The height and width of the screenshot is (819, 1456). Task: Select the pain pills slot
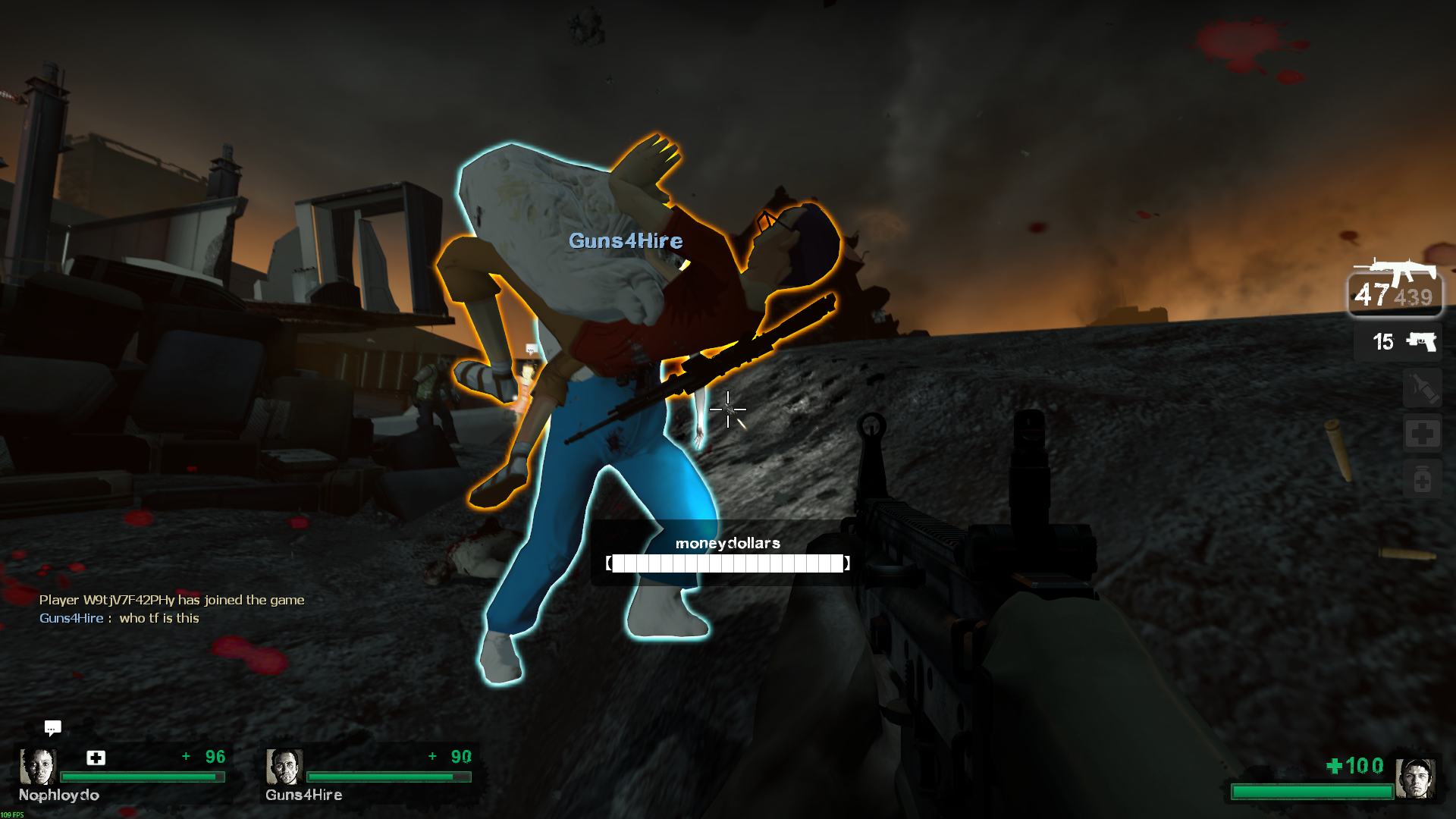point(1422,479)
